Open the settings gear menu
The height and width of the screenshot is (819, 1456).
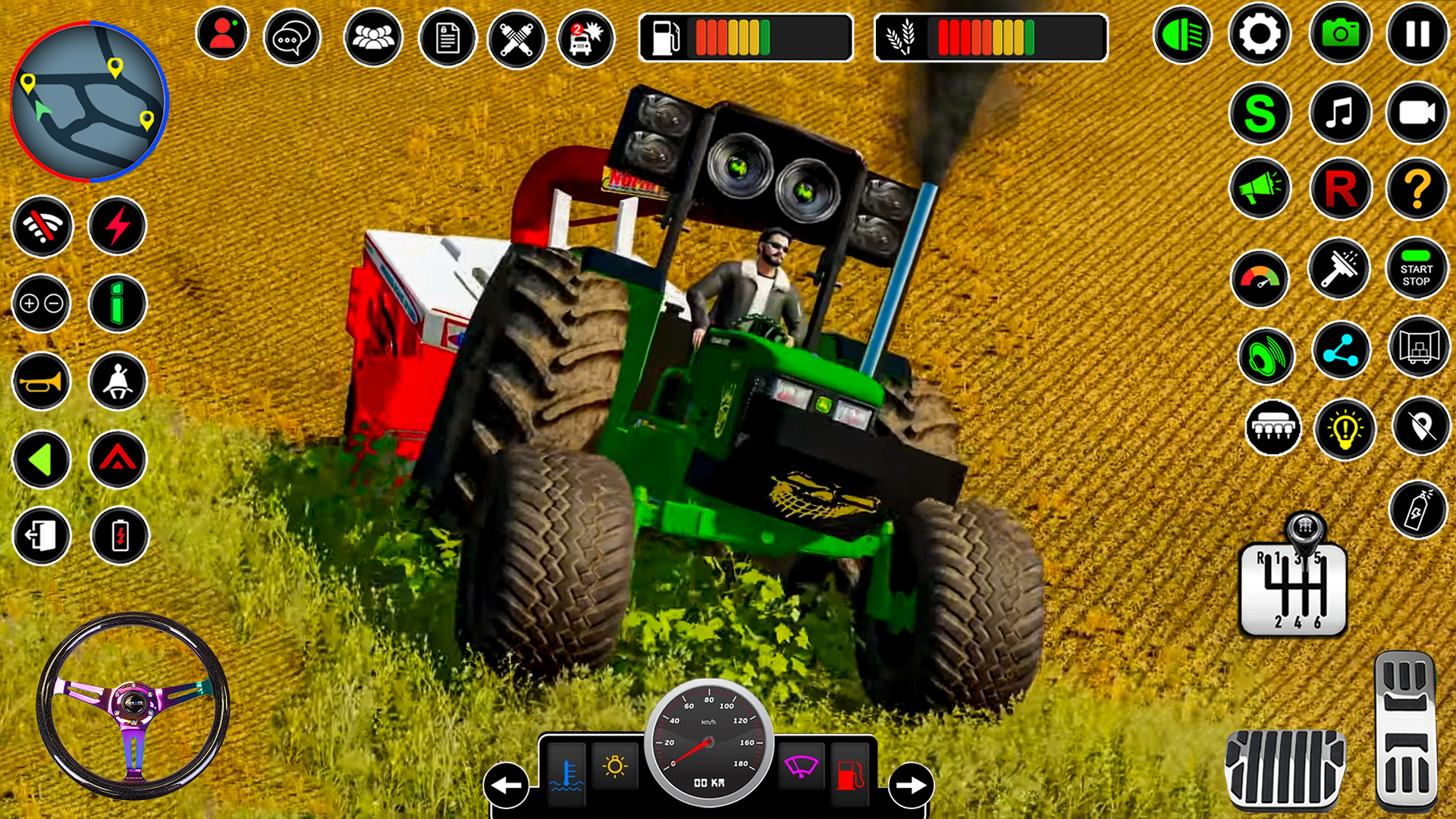click(1261, 35)
